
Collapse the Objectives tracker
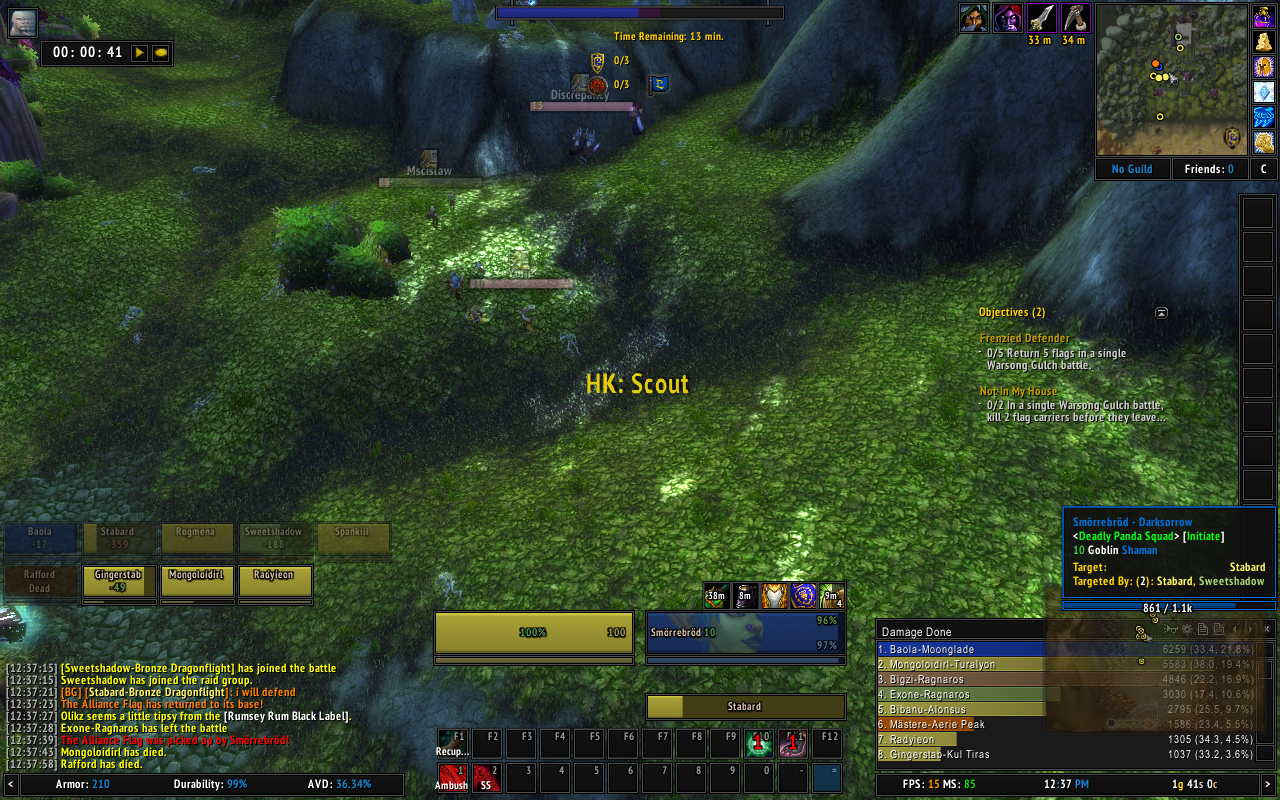(x=1161, y=312)
